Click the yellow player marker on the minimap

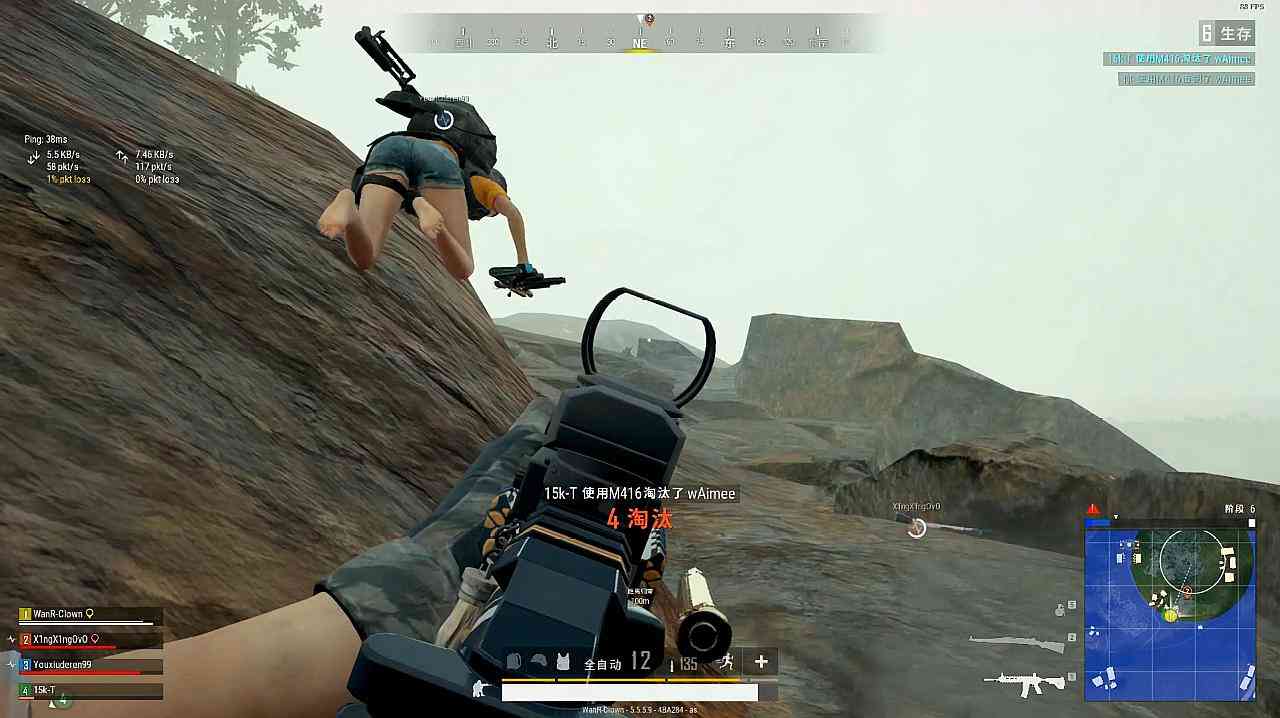(1170, 615)
